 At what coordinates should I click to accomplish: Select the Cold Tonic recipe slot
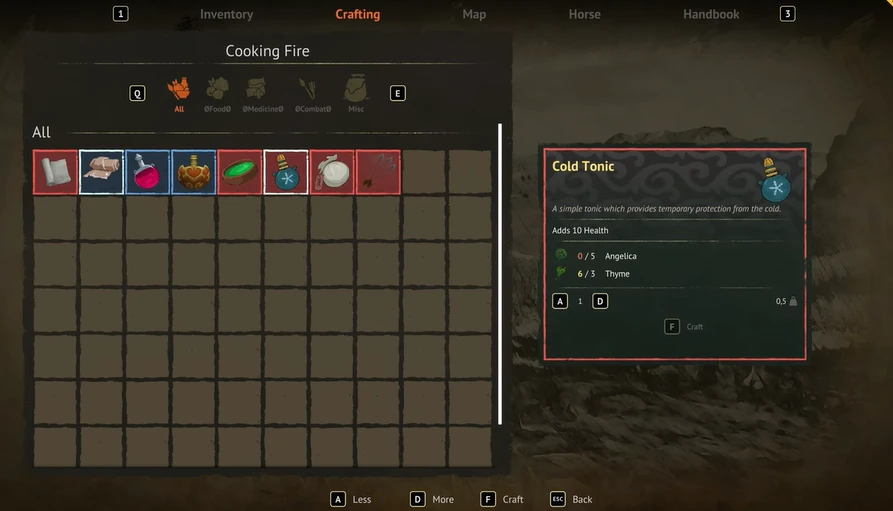(286, 172)
